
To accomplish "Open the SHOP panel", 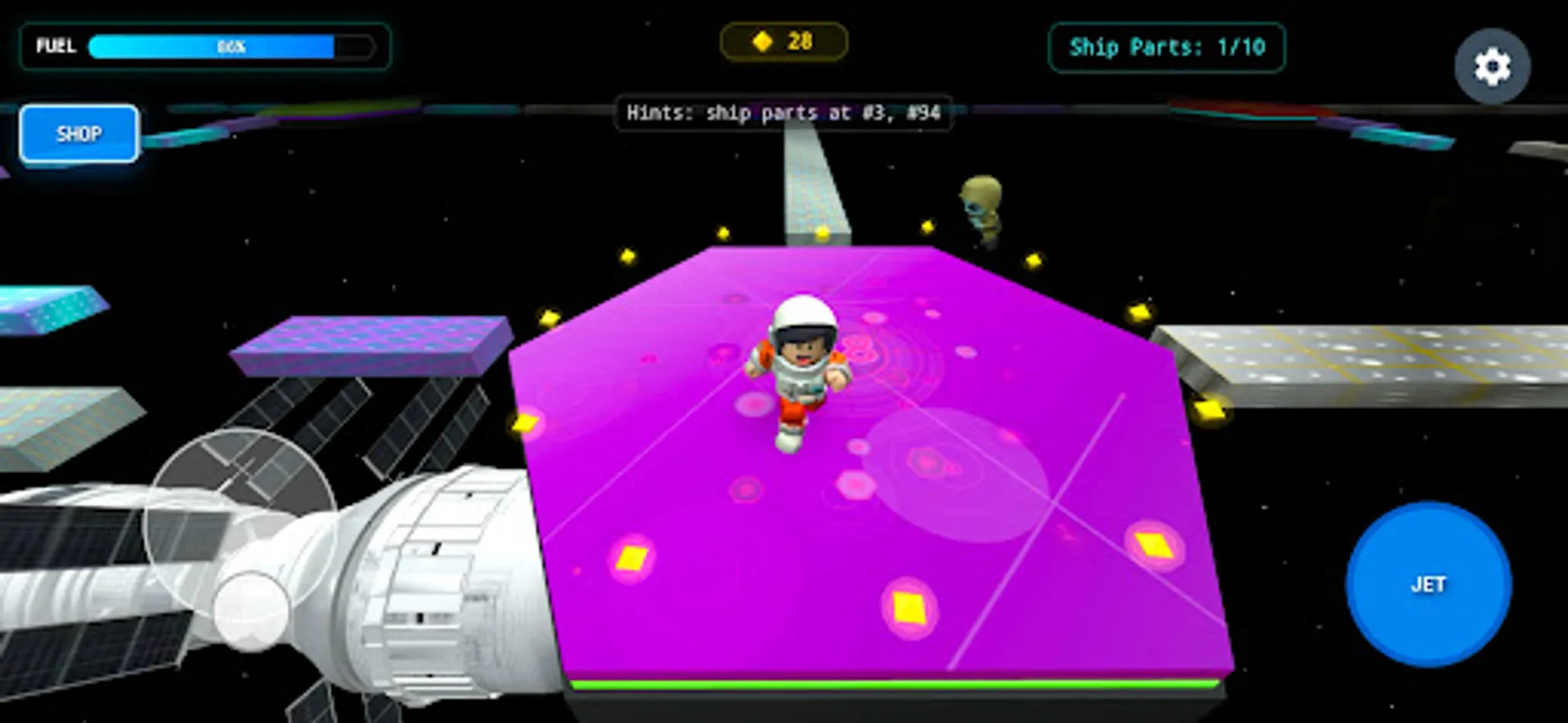I will tap(78, 133).
